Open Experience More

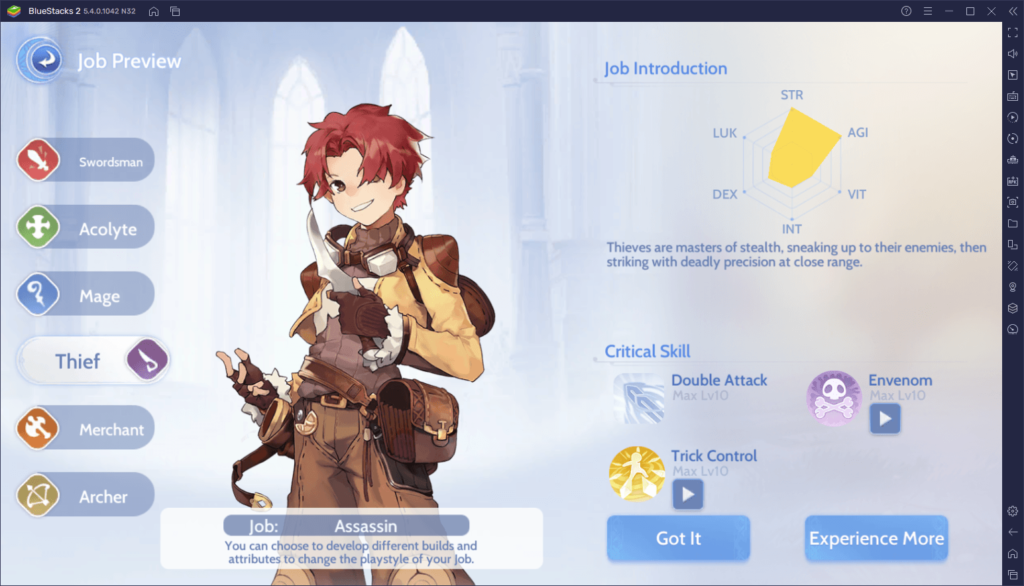pos(876,538)
